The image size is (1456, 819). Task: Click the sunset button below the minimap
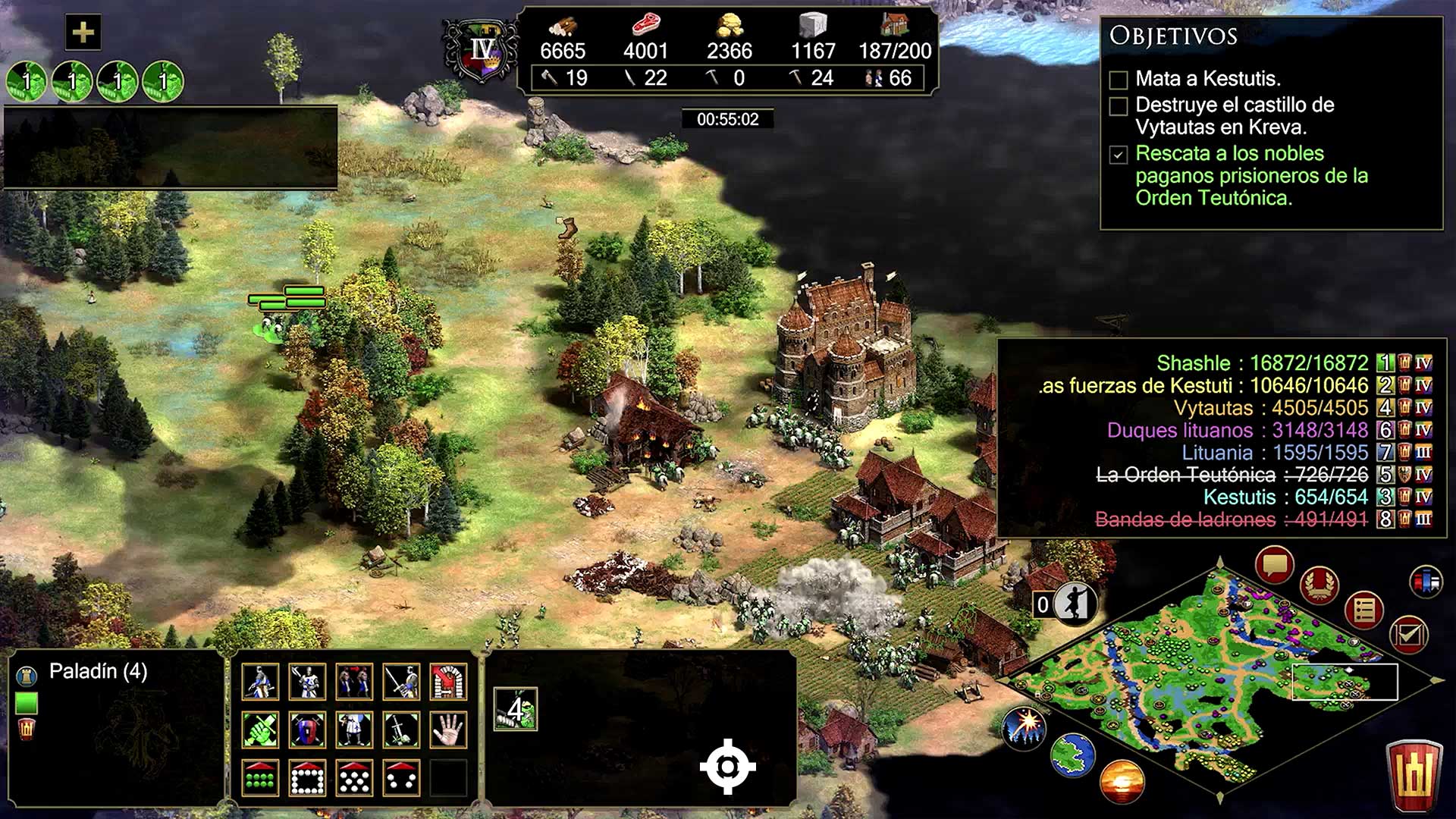[1121, 782]
